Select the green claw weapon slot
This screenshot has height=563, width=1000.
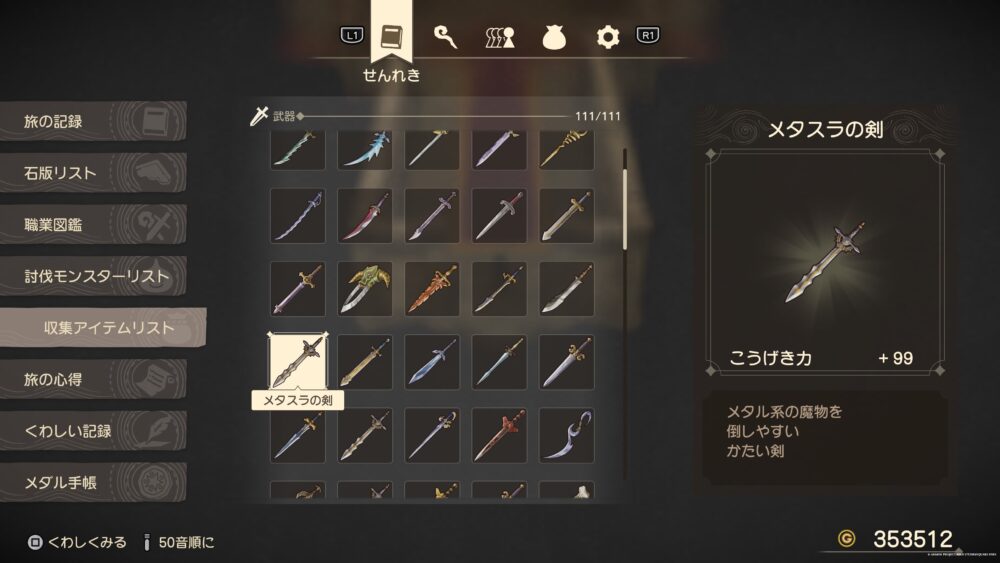point(364,289)
